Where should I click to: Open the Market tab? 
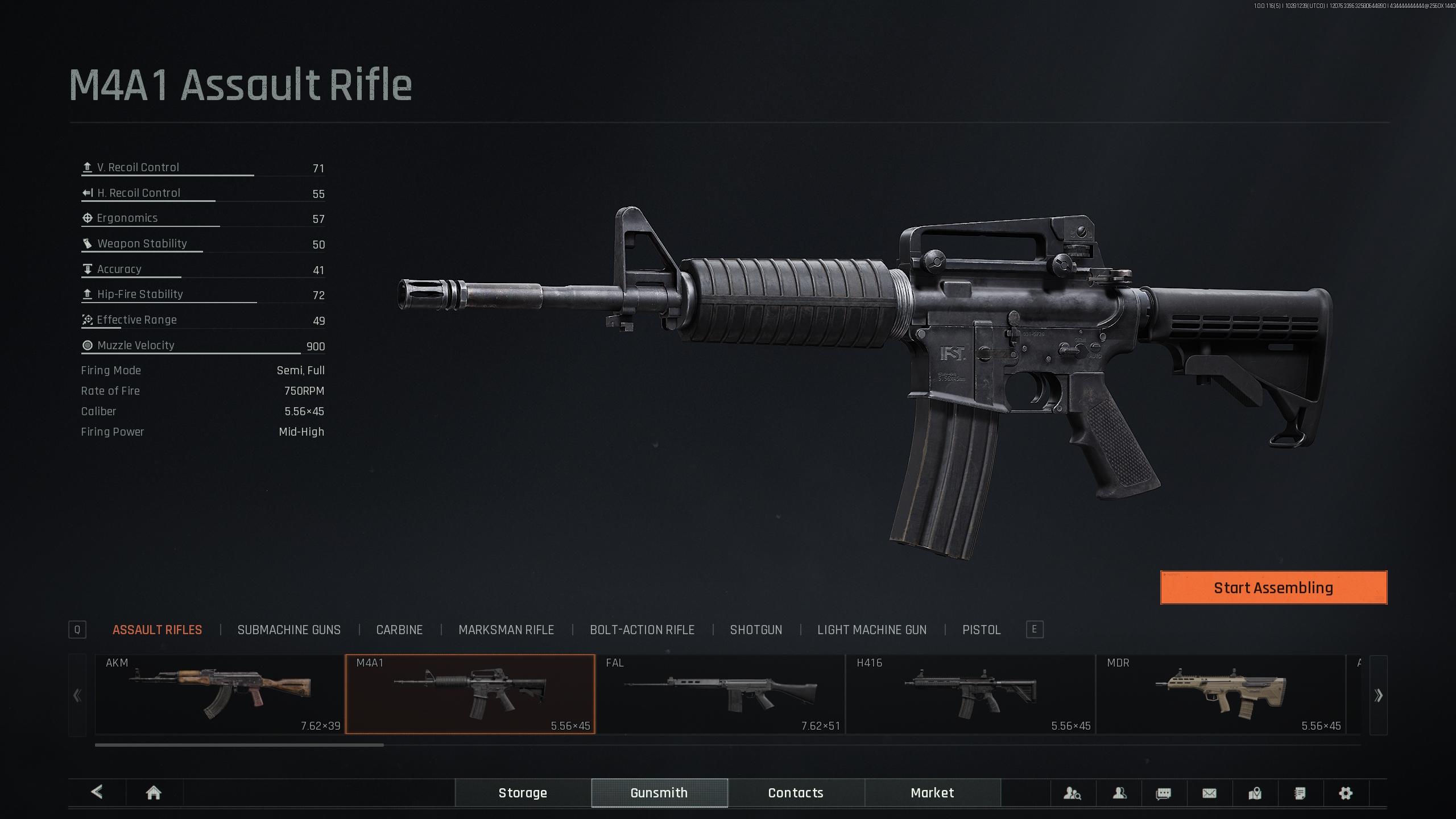932,793
